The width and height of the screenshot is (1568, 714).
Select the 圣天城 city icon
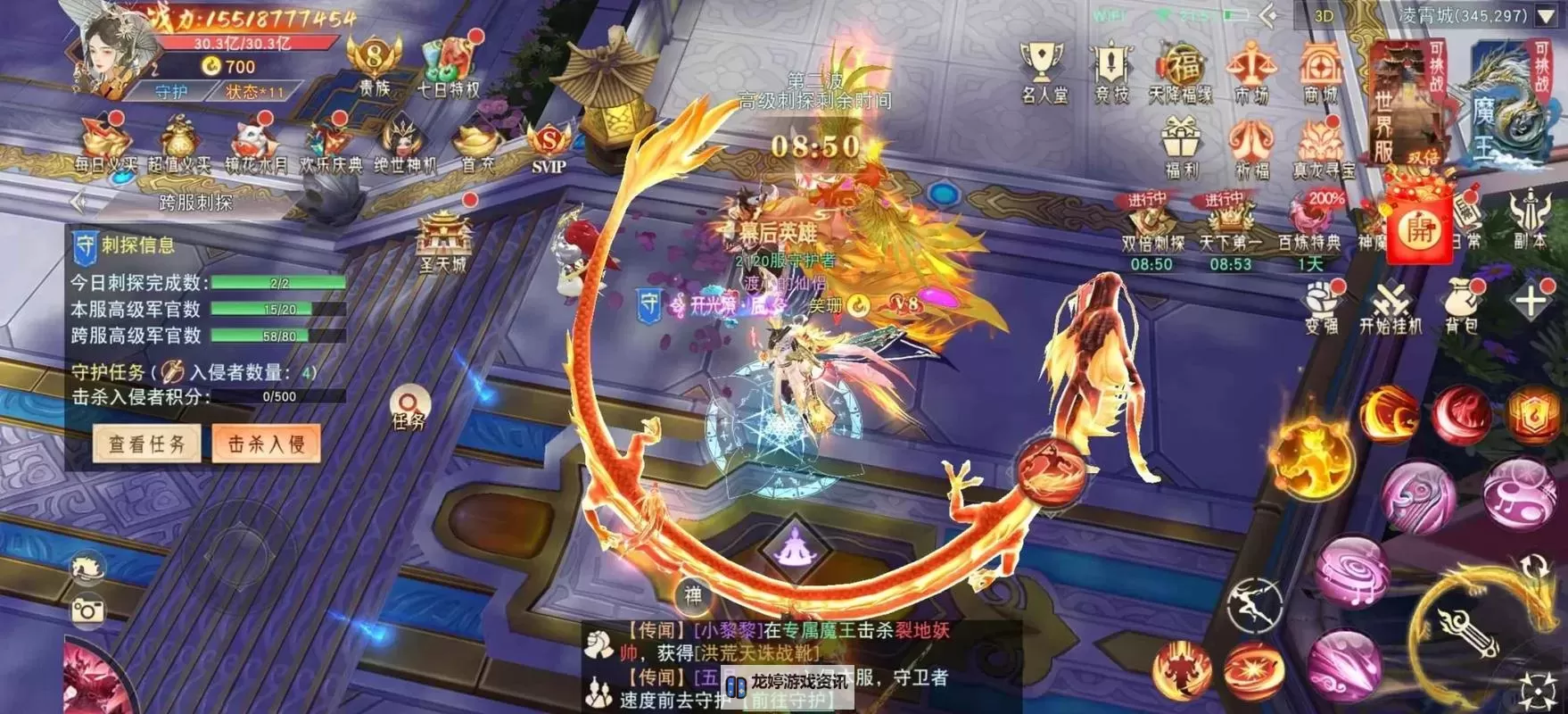click(x=443, y=241)
